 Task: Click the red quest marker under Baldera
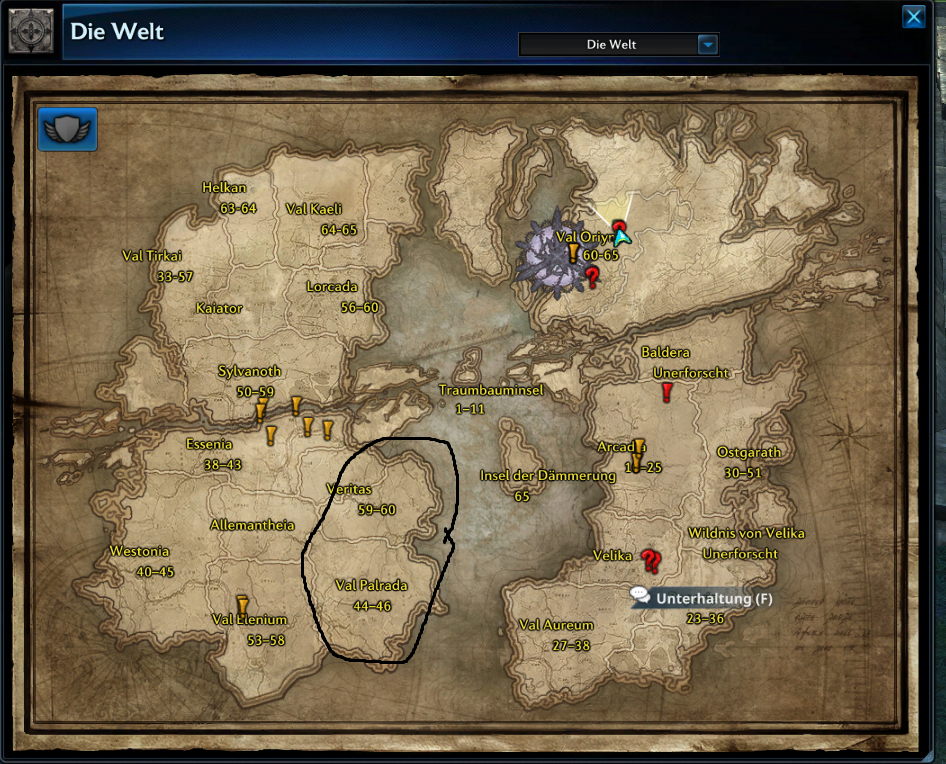[x=667, y=392]
